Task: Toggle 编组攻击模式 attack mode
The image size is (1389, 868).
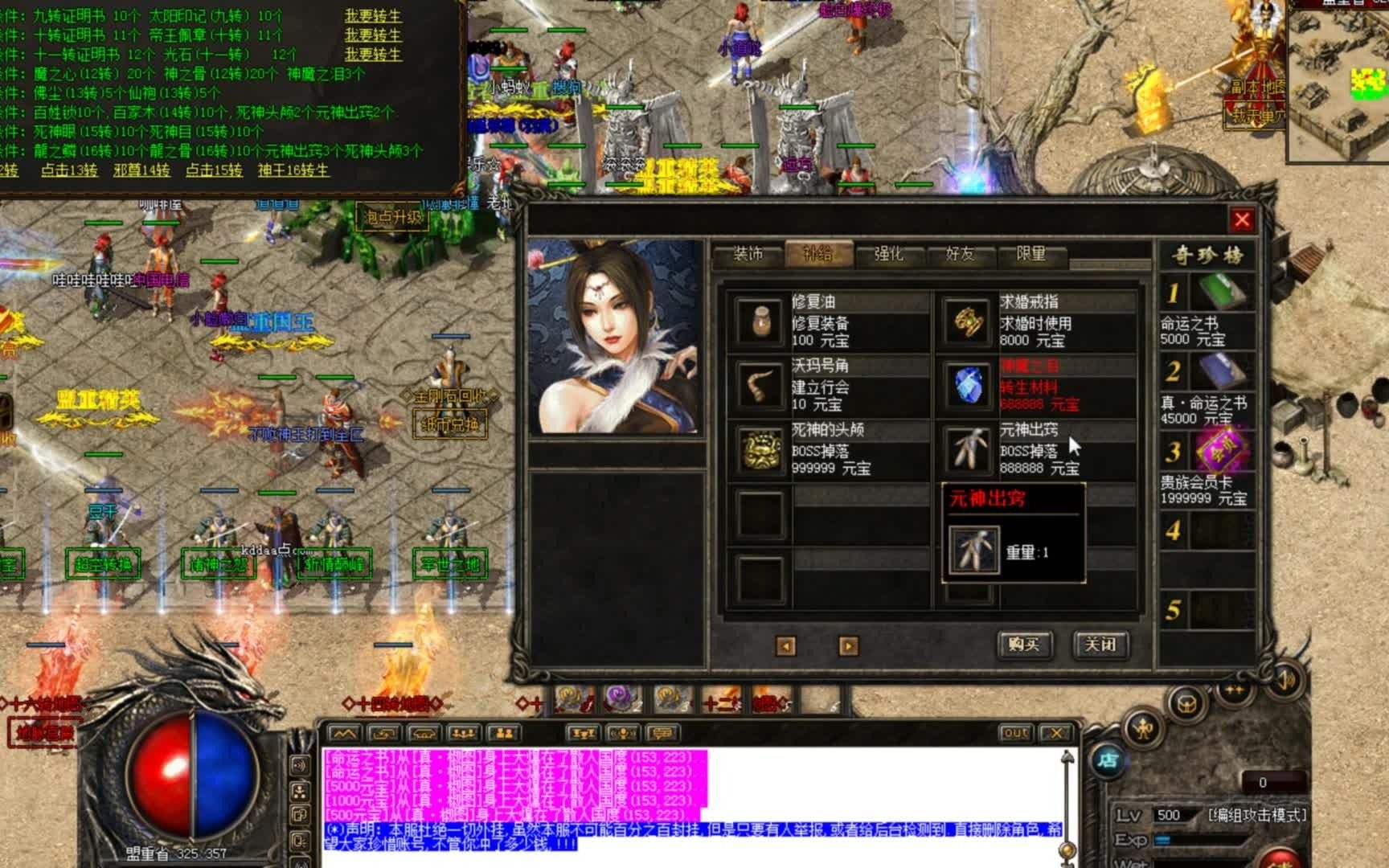Action: [1258, 816]
